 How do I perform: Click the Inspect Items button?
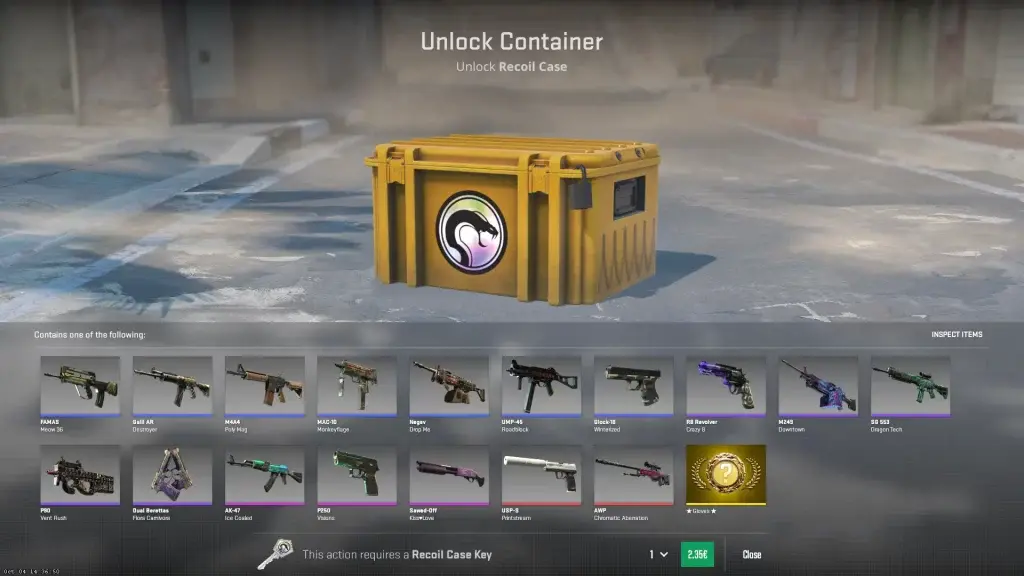click(956, 334)
